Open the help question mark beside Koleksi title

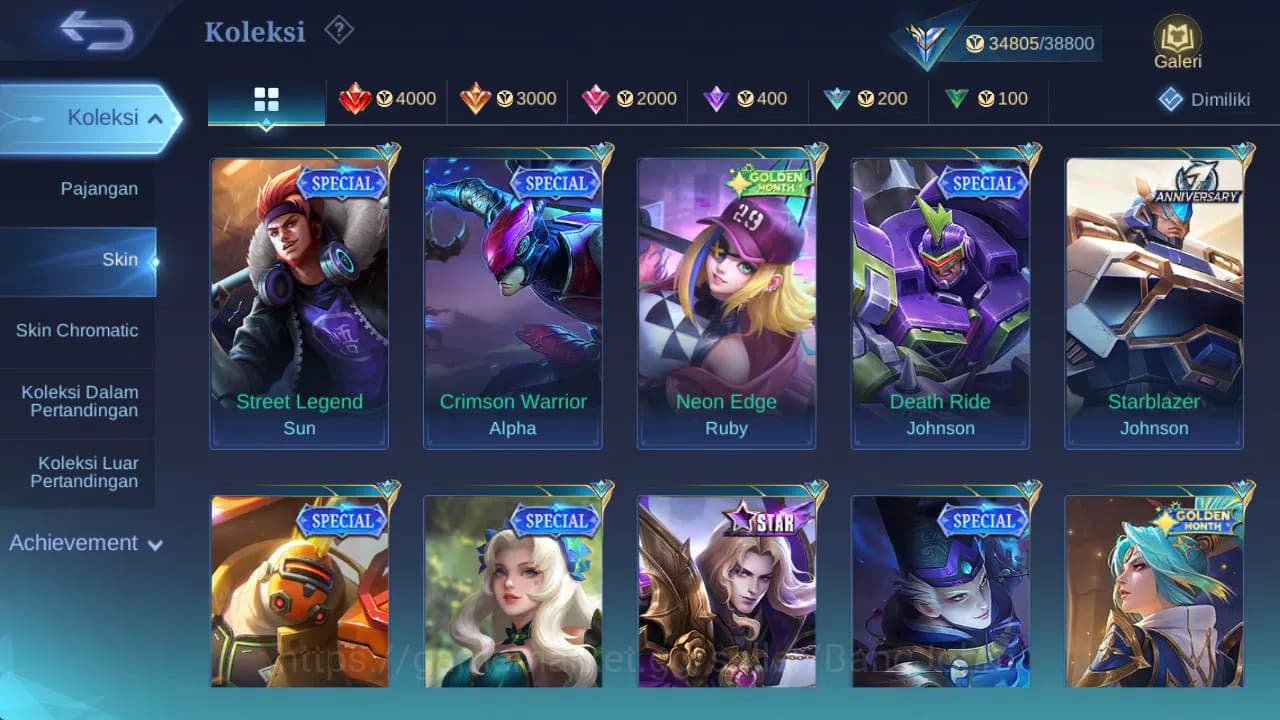[338, 30]
